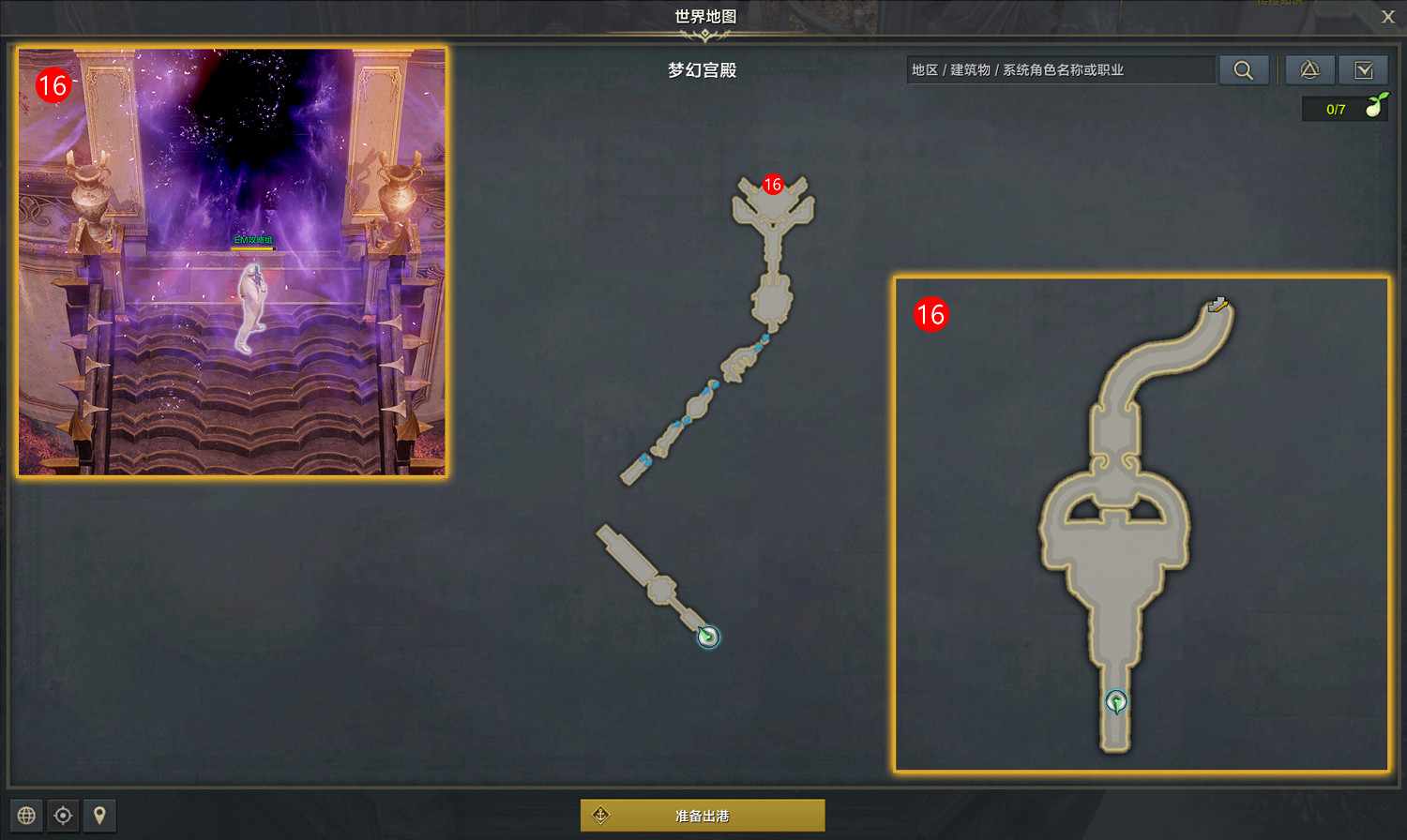Screen dimensions: 1407x840
Task: Select the map pin marker tool
Action: tap(98, 816)
